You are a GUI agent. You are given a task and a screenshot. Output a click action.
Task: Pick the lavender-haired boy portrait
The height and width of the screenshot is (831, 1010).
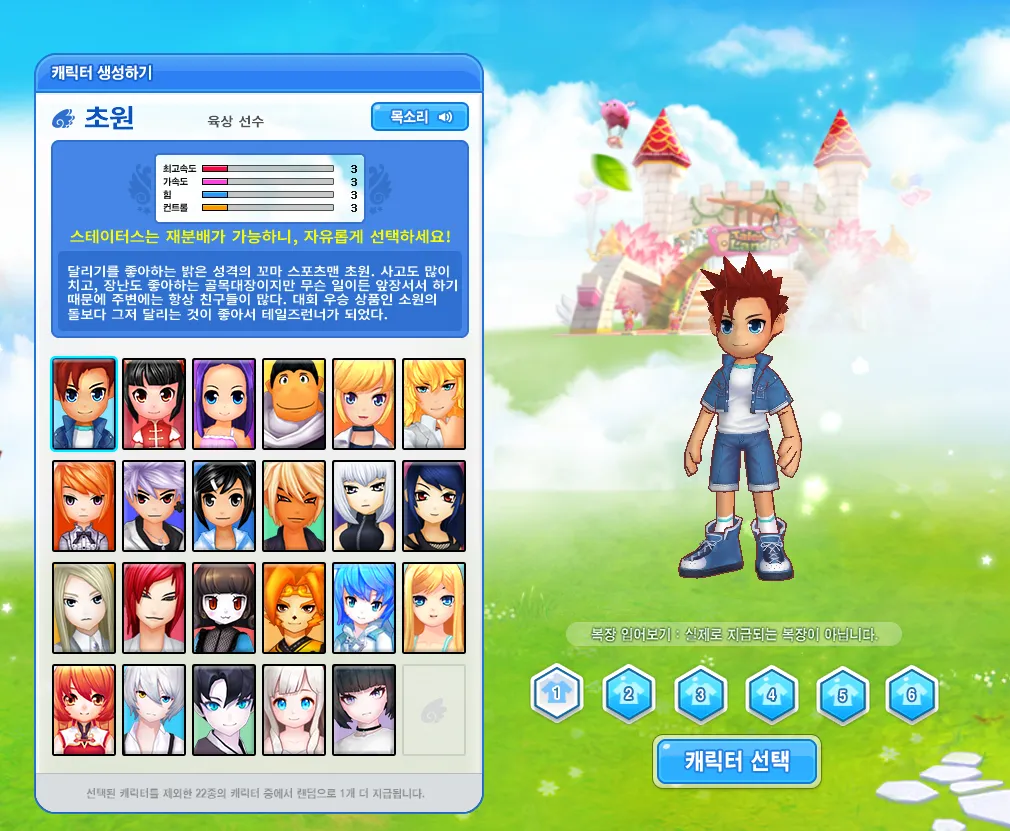point(154,506)
